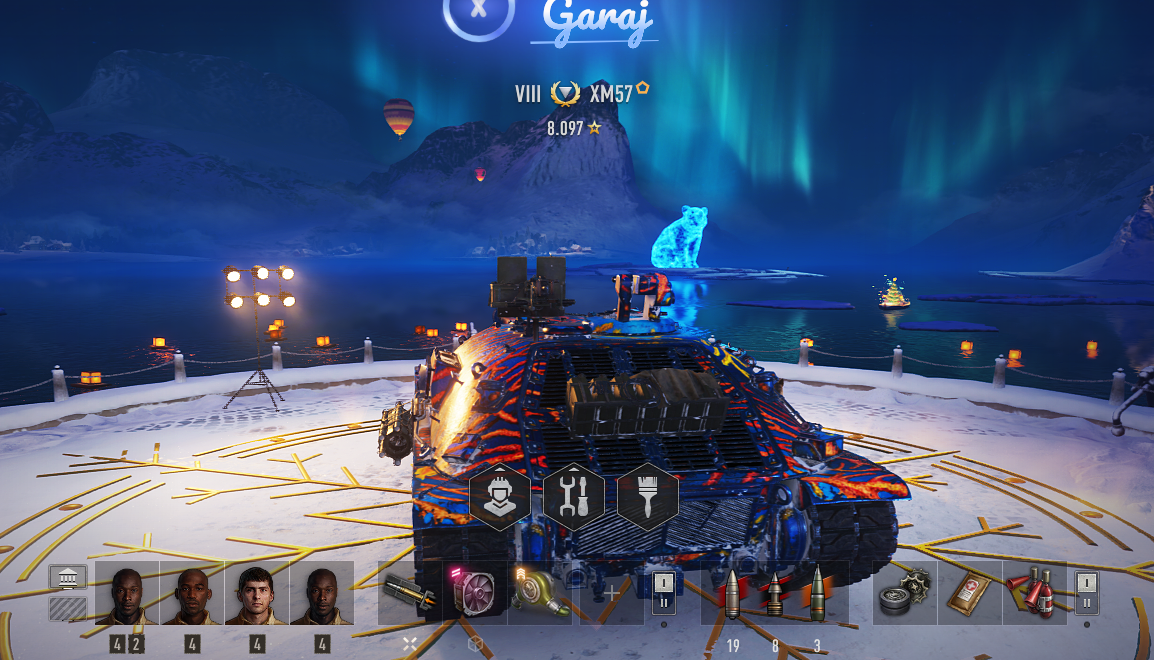Select the repair kit consumable slot

pyautogui.click(x=904, y=593)
